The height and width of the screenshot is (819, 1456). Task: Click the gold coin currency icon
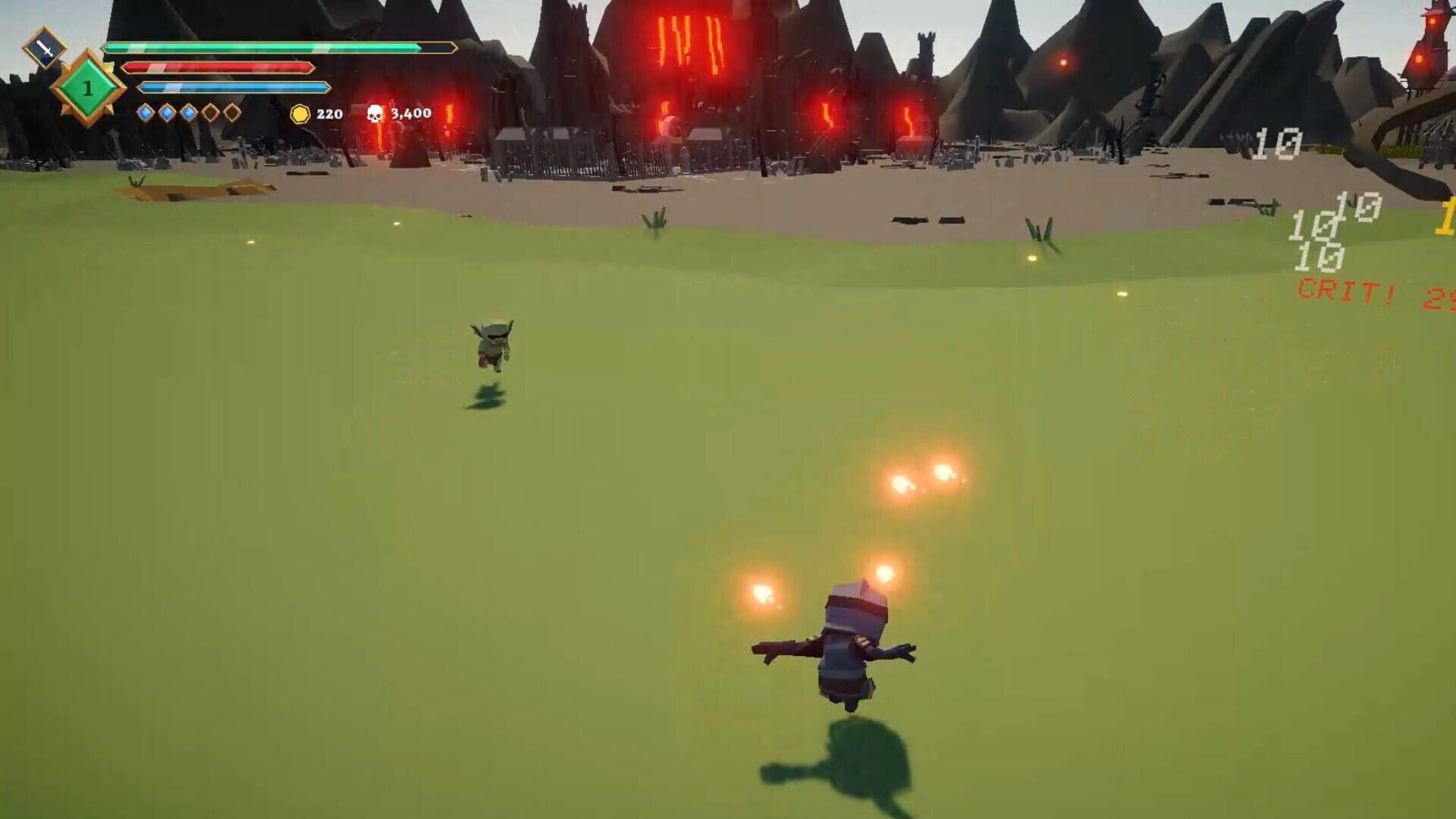(300, 114)
